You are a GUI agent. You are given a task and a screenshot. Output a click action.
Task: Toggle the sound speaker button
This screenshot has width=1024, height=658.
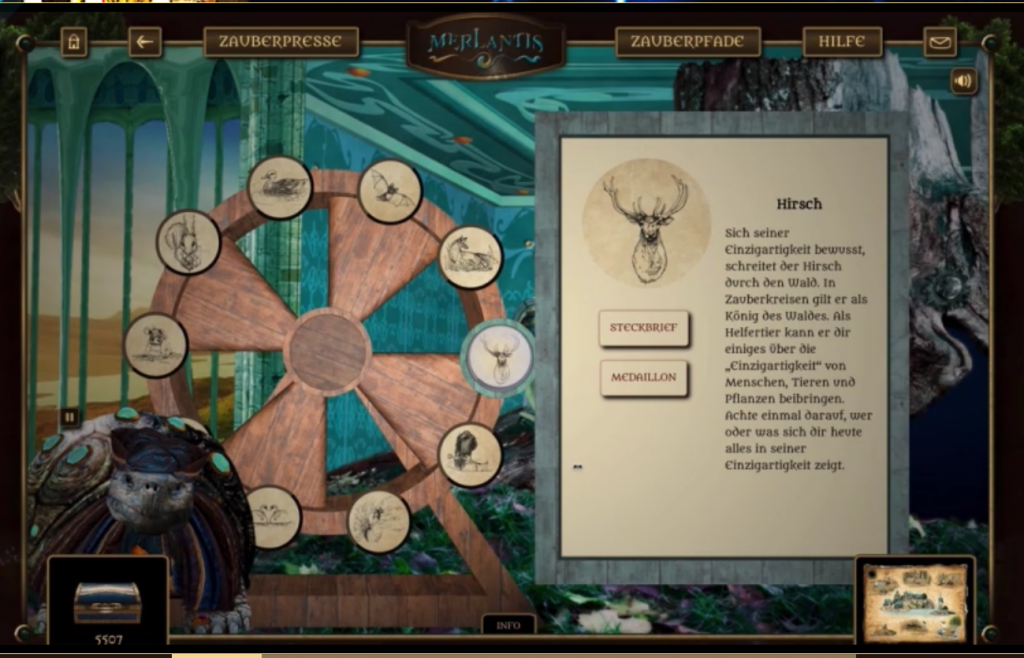963,81
